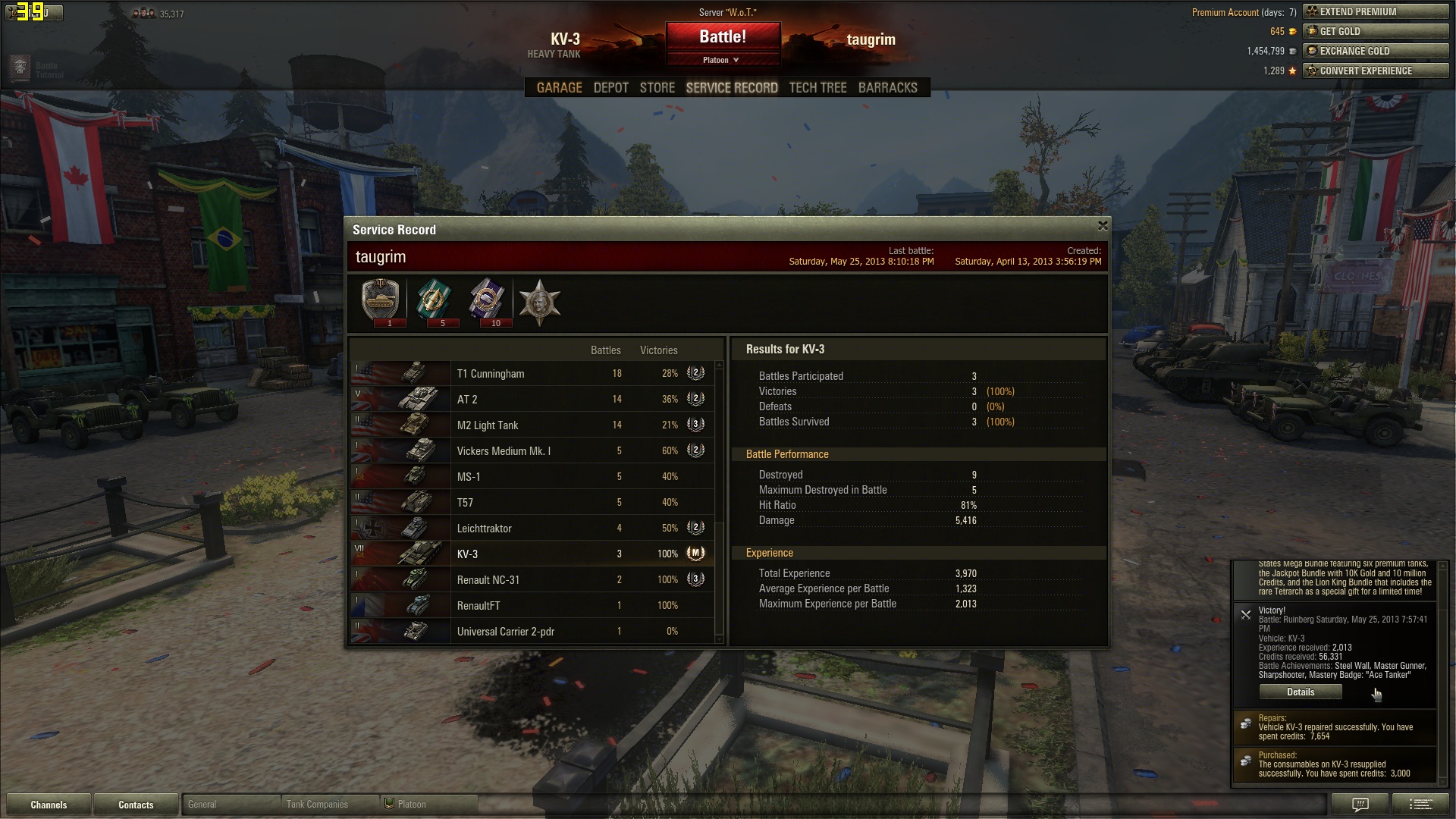The width and height of the screenshot is (1456, 819).
Task: Open the Channels panel
Action: tap(49, 805)
